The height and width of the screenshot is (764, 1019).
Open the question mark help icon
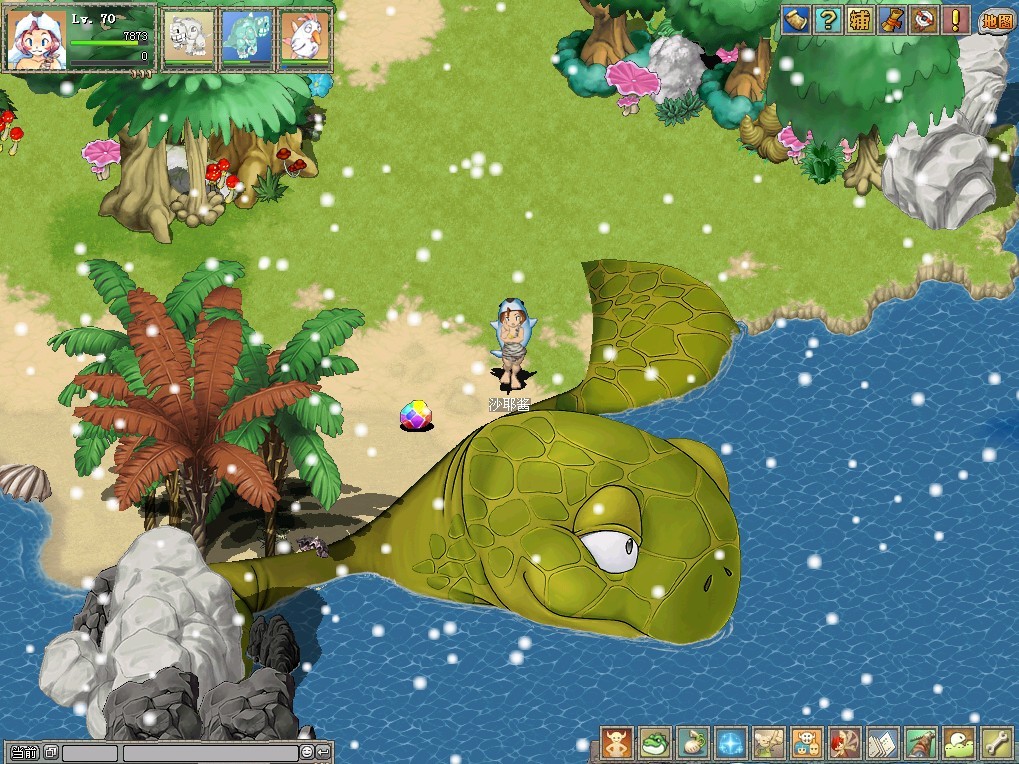click(x=828, y=19)
